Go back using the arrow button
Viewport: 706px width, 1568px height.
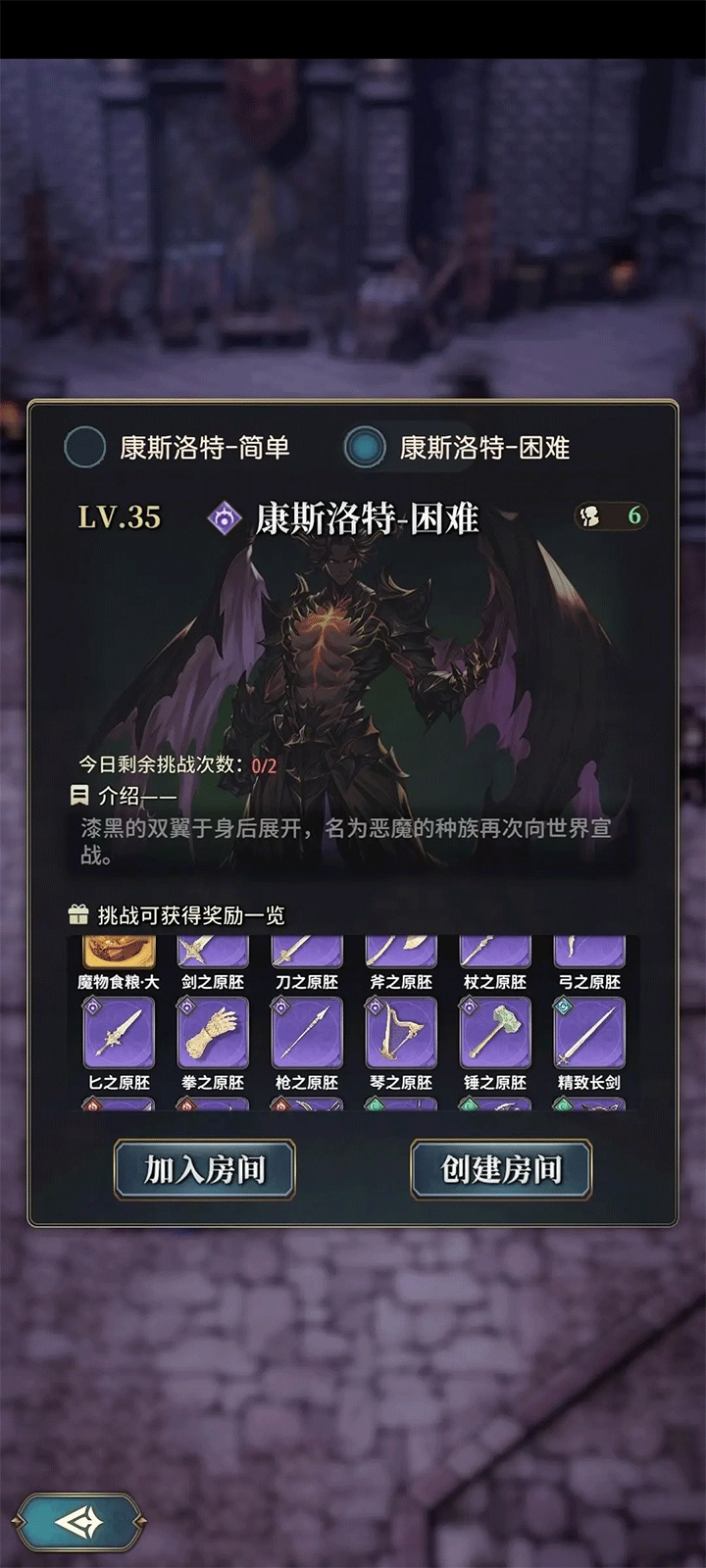tap(82, 1522)
